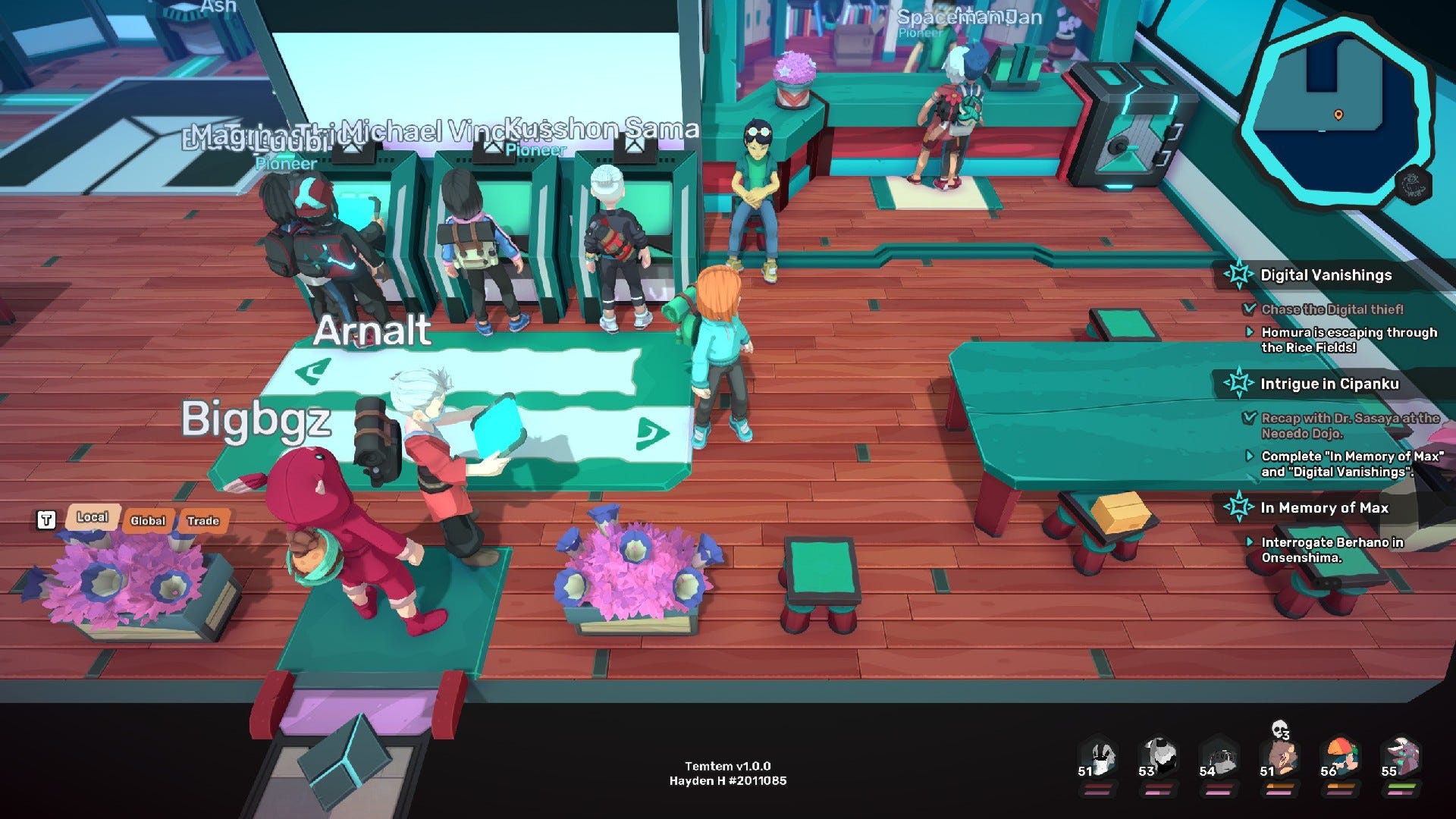1456x819 pixels.
Task: Select the Local chat channel
Action: 92,517
